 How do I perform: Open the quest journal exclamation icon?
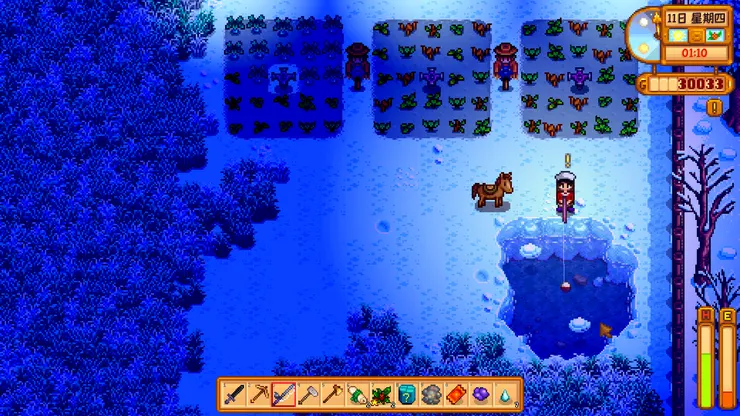pyautogui.click(x=714, y=107)
